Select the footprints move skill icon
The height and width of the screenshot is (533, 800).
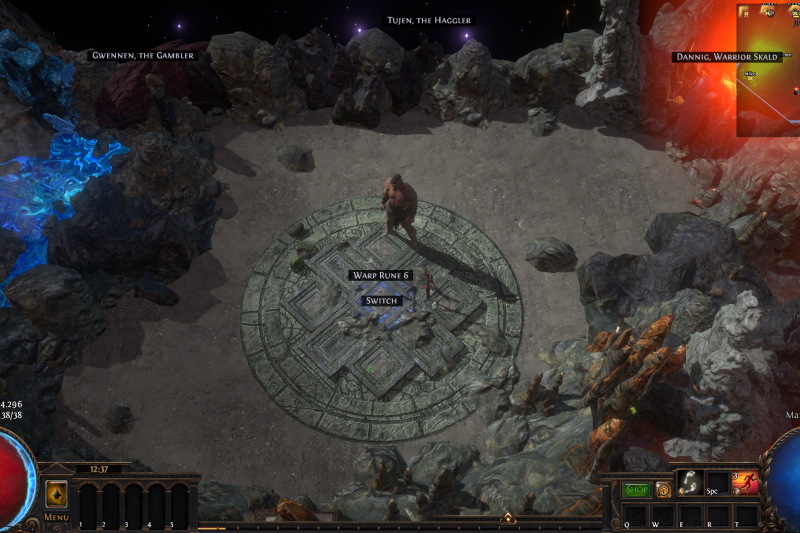coord(689,482)
